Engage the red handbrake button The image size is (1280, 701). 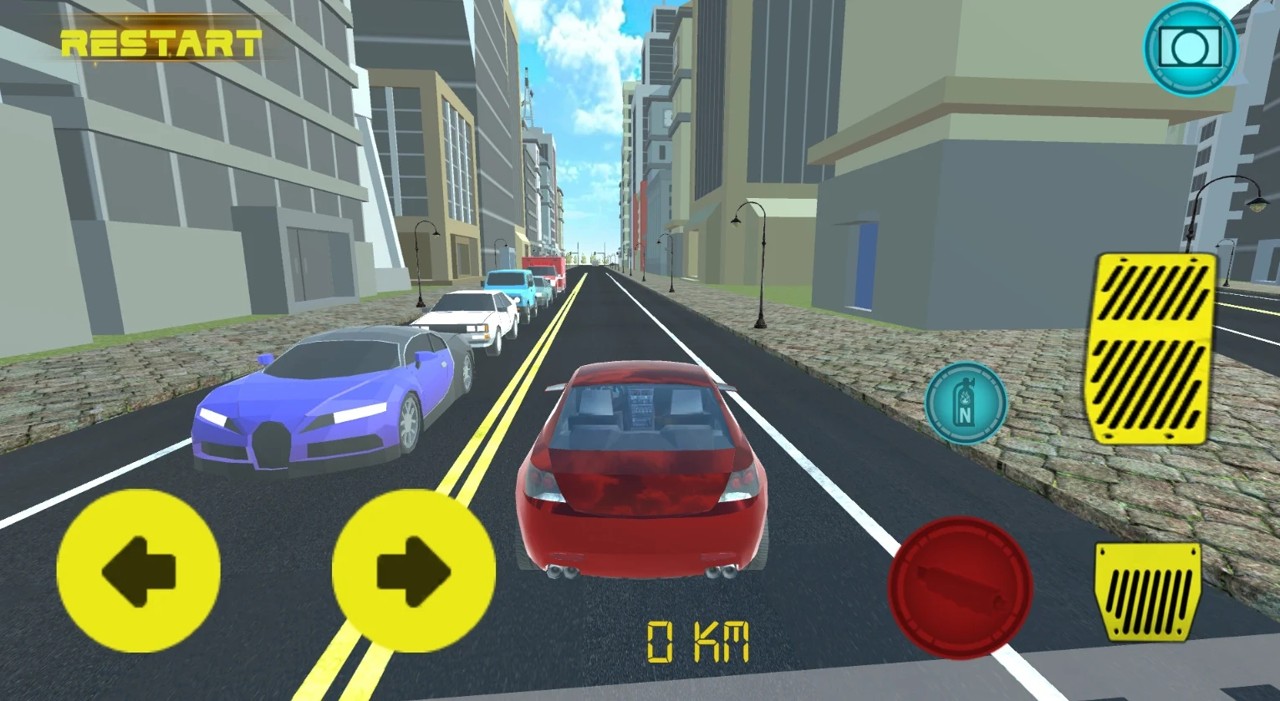click(960, 587)
